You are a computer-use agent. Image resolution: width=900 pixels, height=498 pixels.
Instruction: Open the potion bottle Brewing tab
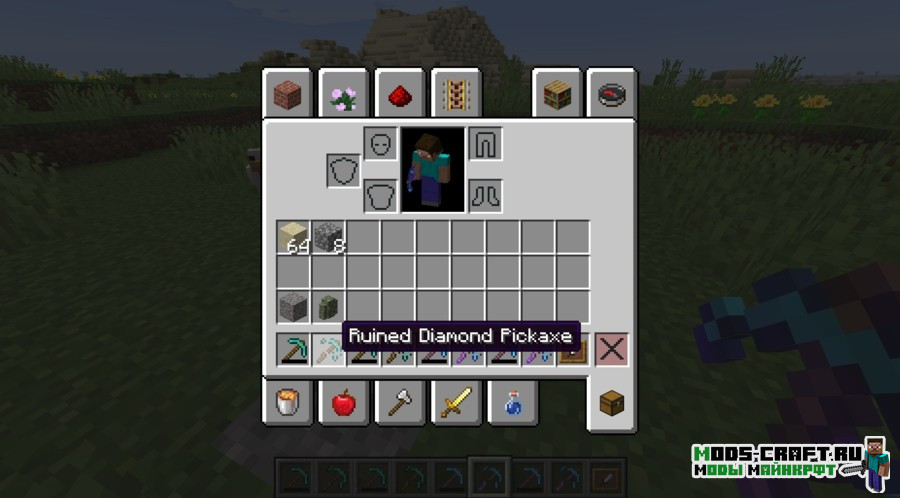511,402
